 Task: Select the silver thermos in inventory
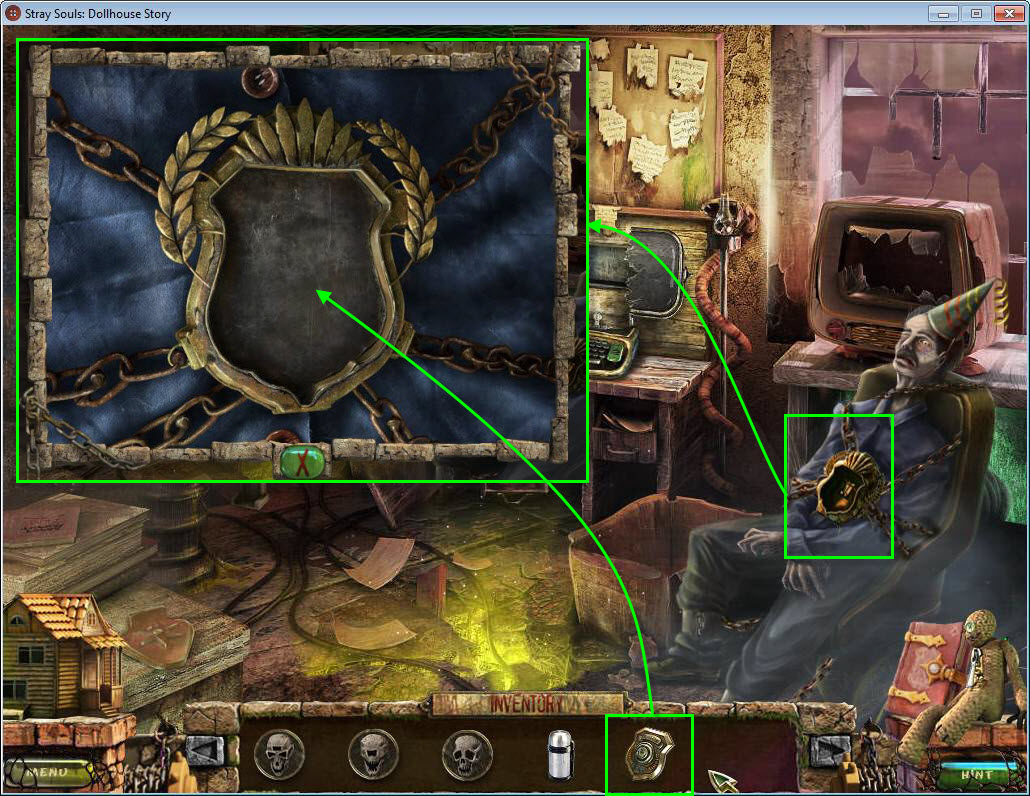[x=558, y=754]
